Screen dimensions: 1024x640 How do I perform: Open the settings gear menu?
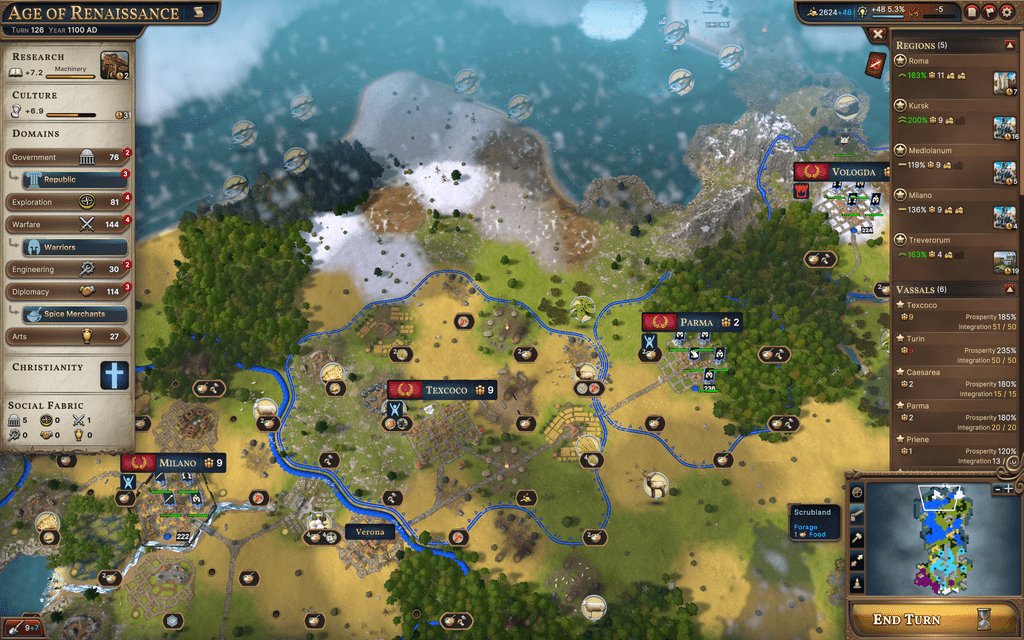pyautogui.click(x=1006, y=12)
